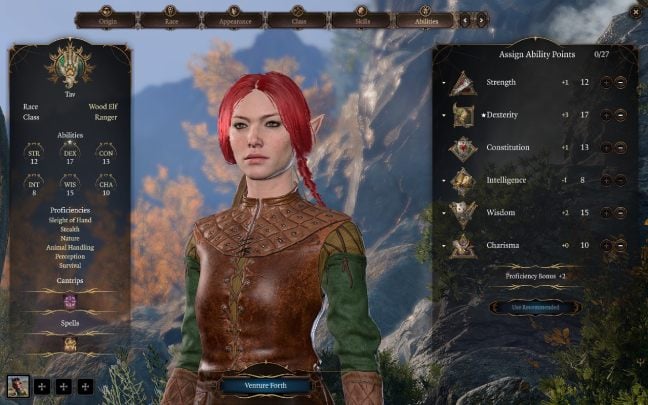Open the Skills tab
The height and width of the screenshot is (405, 648).
[x=360, y=19]
